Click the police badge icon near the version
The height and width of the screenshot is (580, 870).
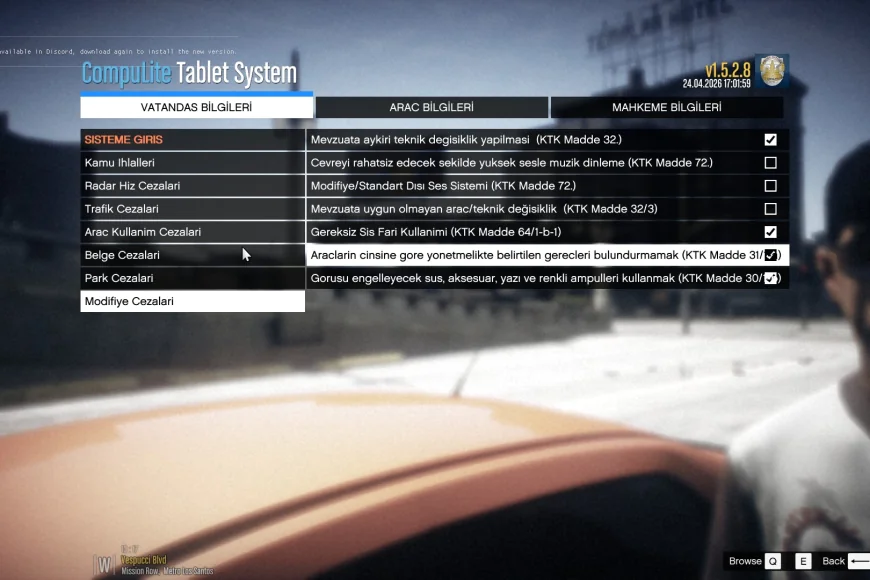pos(771,71)
